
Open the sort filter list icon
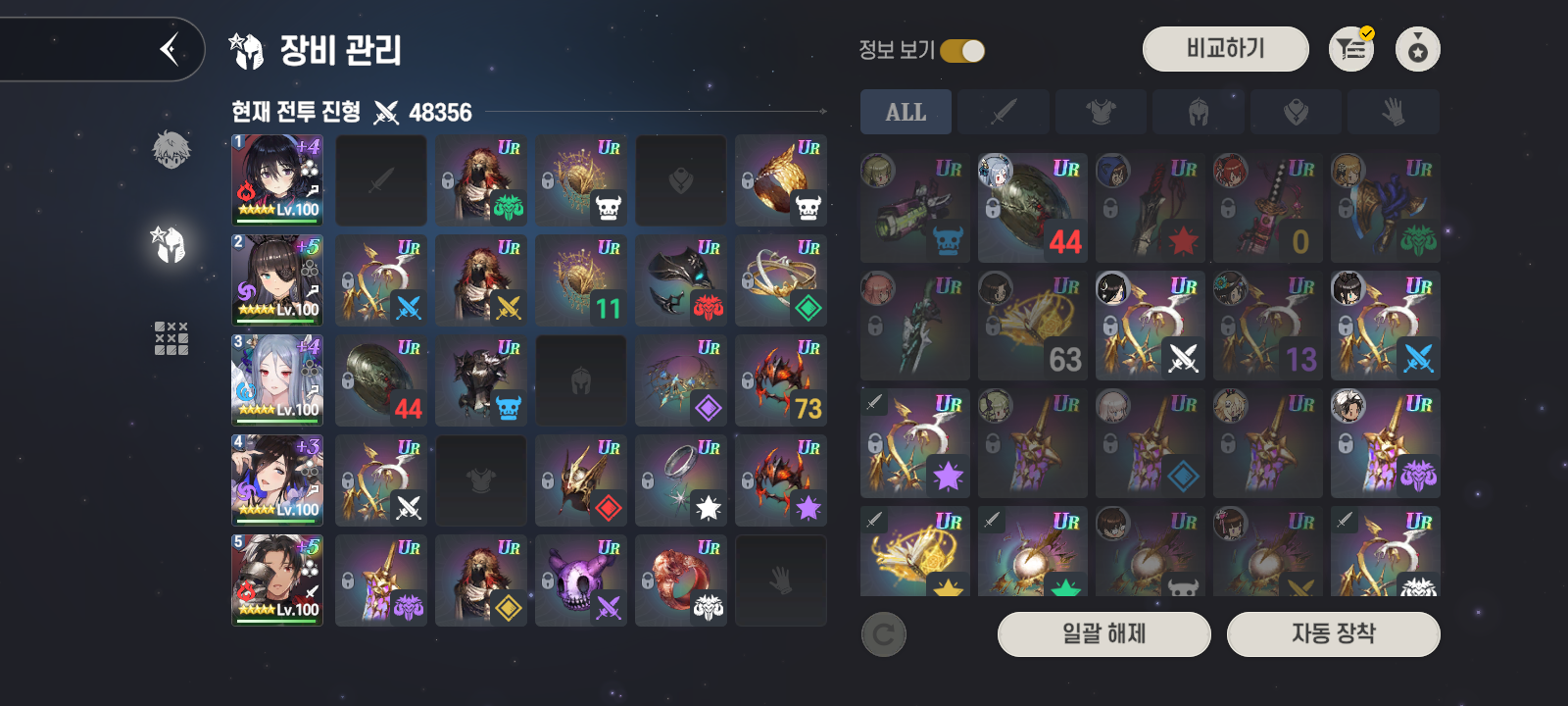(x=1351, y=49)
